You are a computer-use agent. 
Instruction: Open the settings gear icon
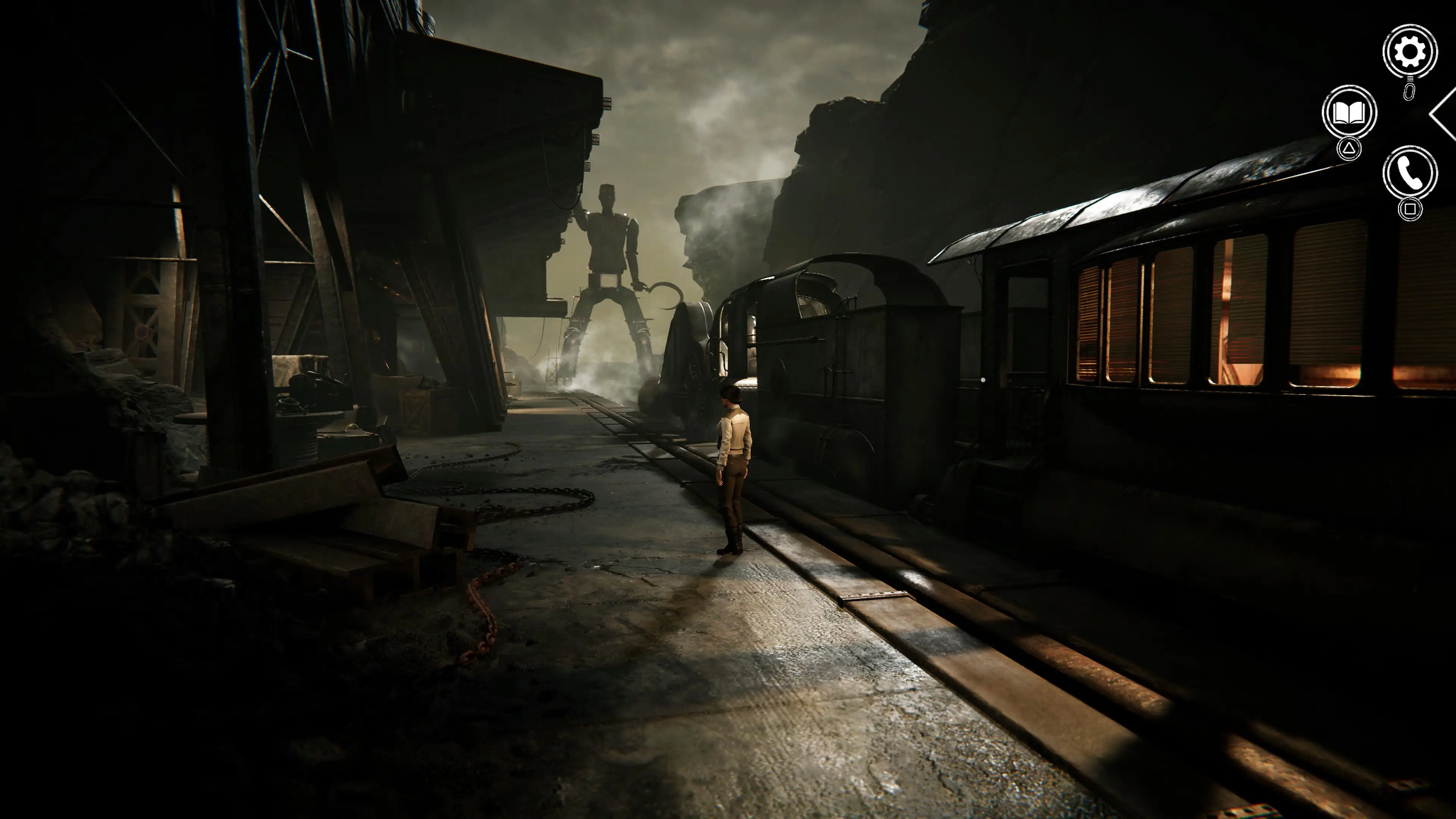click(1410, 52)
